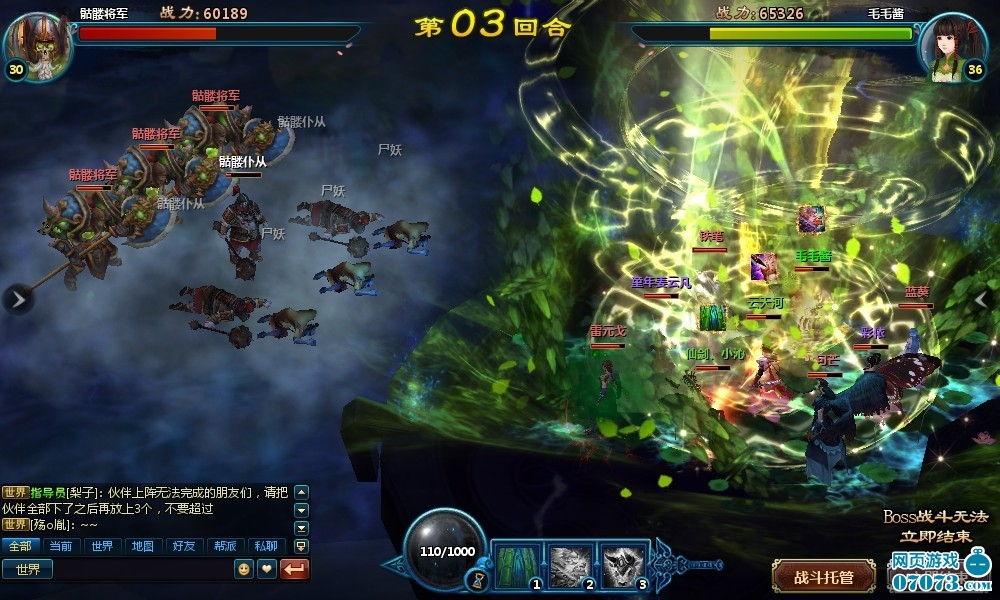Viewport: 1000px width, 600px height.
Task: Activate the green bamboo skill in slot 1
Action: [x=517, y=565]
